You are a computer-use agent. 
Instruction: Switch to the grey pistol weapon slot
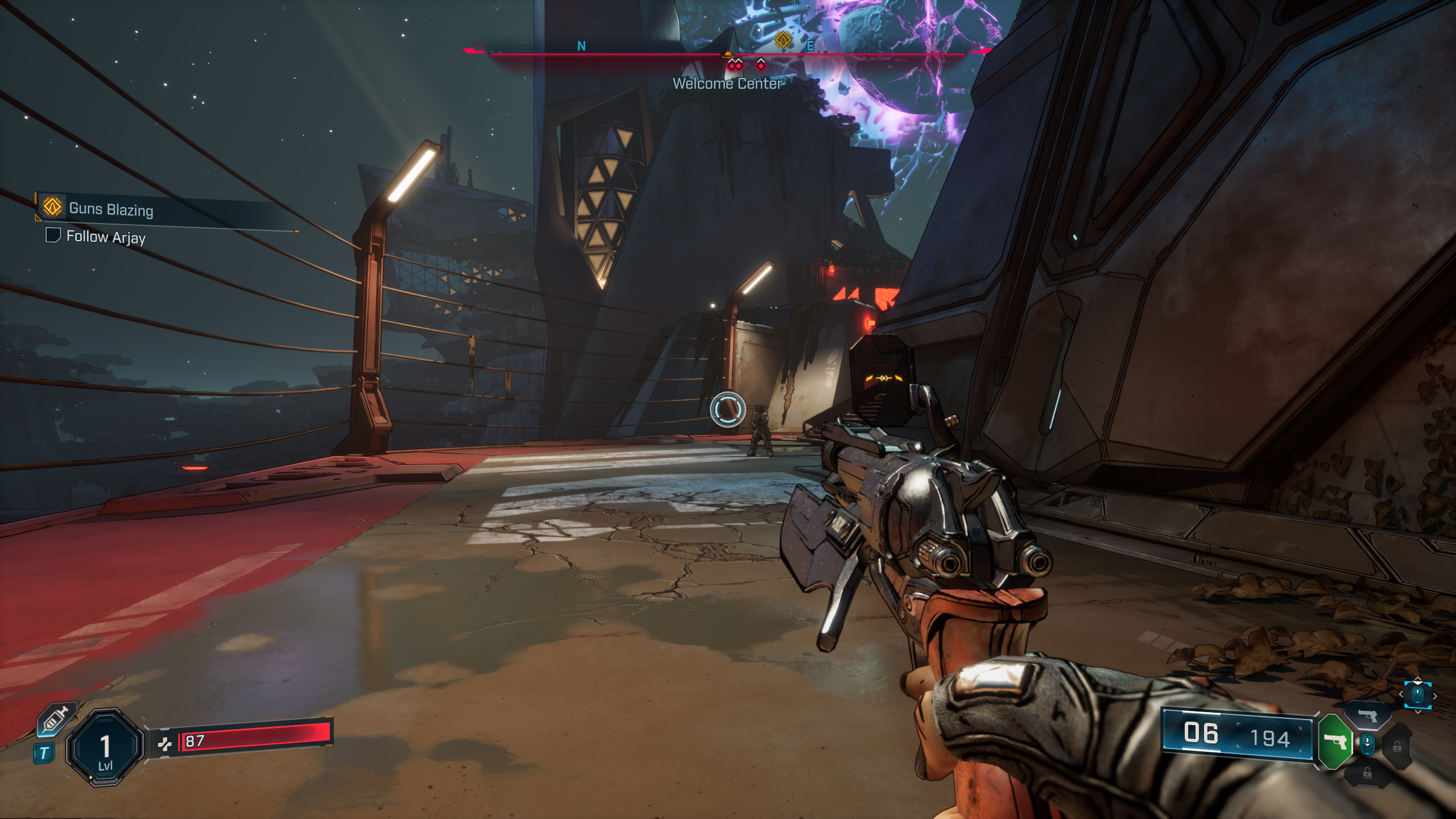[1368, 715]
